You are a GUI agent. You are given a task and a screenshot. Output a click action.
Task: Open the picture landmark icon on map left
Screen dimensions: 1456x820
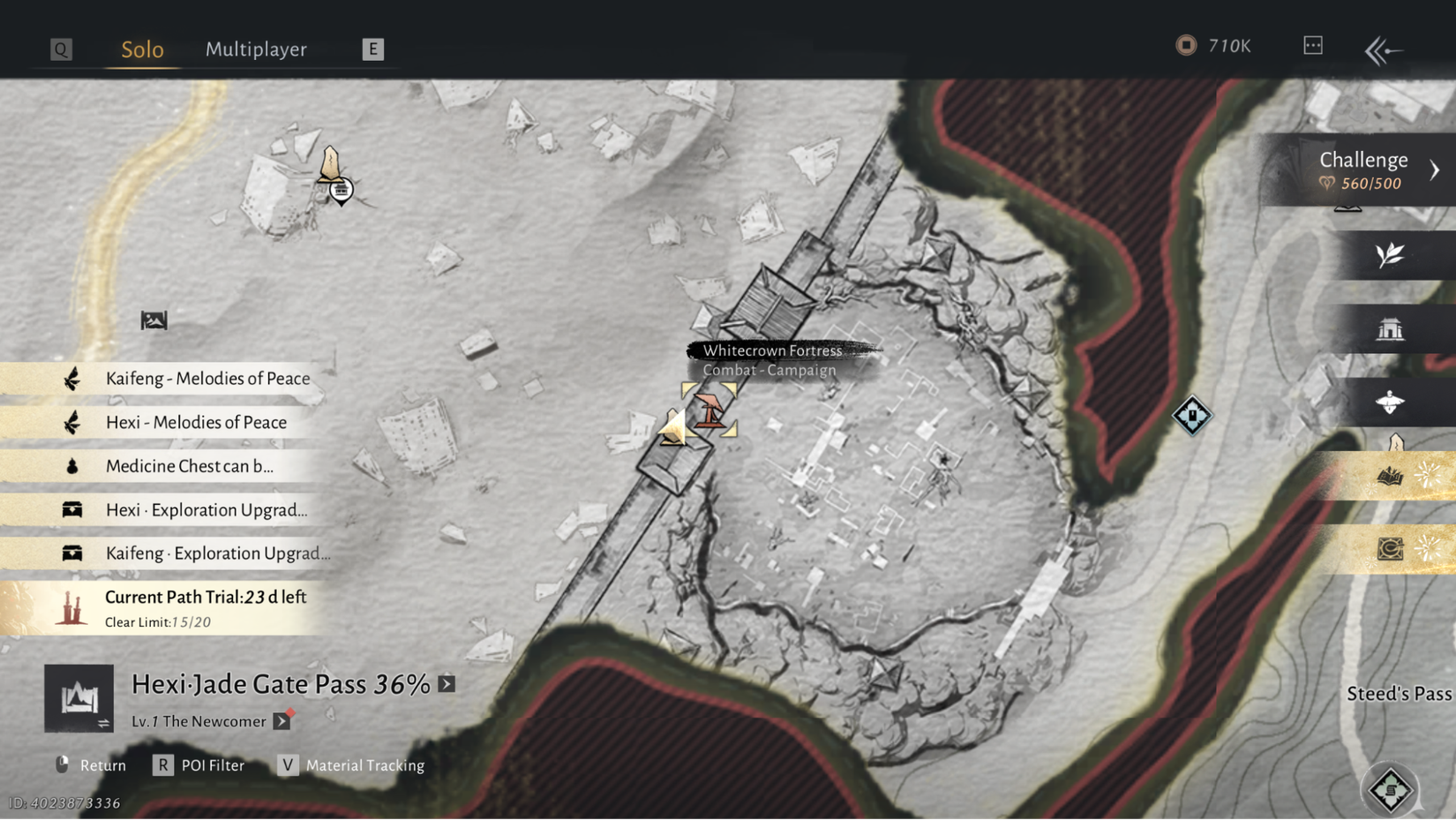coord(154,321)
